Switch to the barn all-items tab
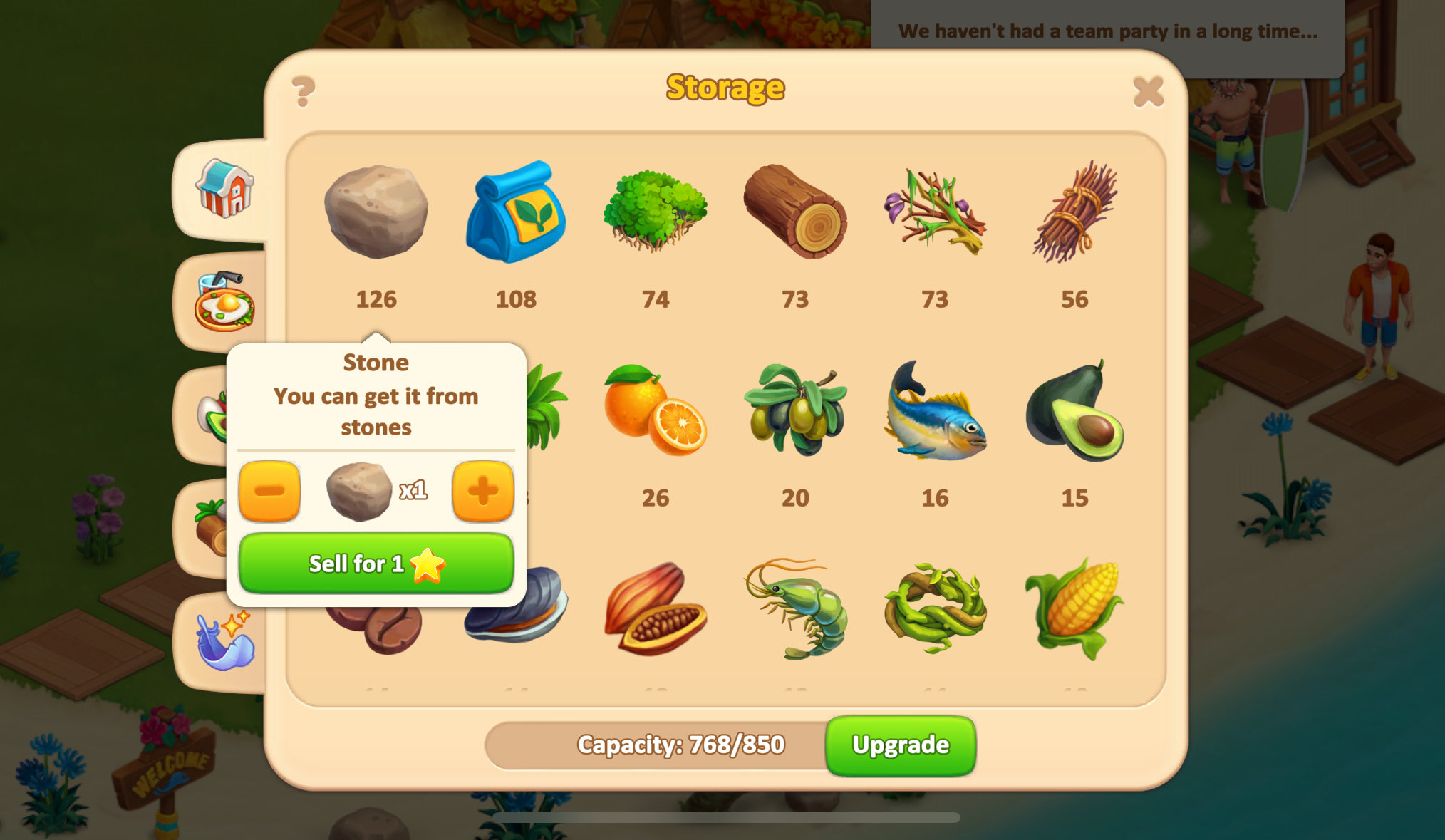Viewport: 1445px width, 840px height. tap(224, 189)
